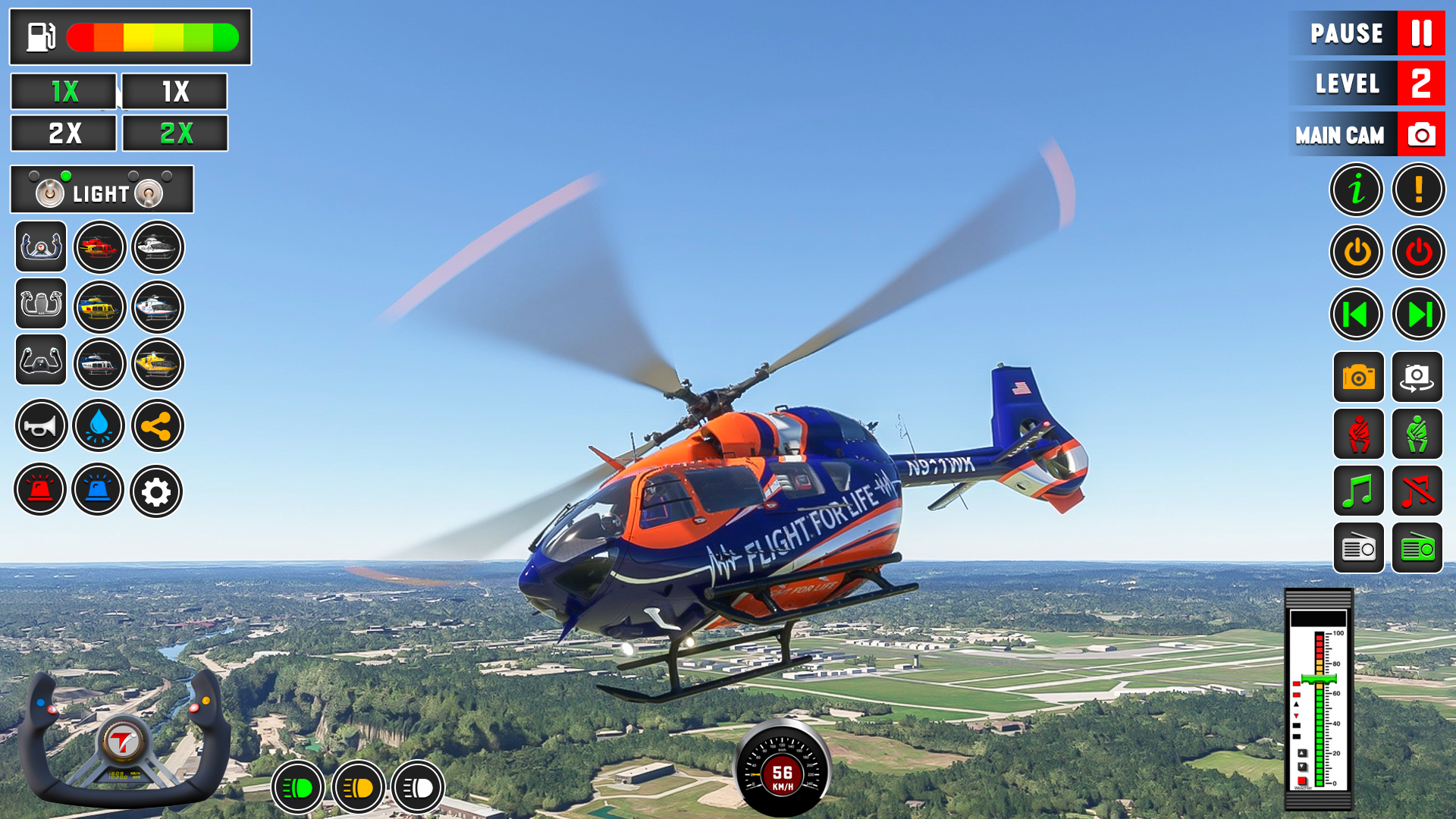The width and height of the screenshot is (1456, 819).
Task: Select the red helicopter
Action: 99,246
